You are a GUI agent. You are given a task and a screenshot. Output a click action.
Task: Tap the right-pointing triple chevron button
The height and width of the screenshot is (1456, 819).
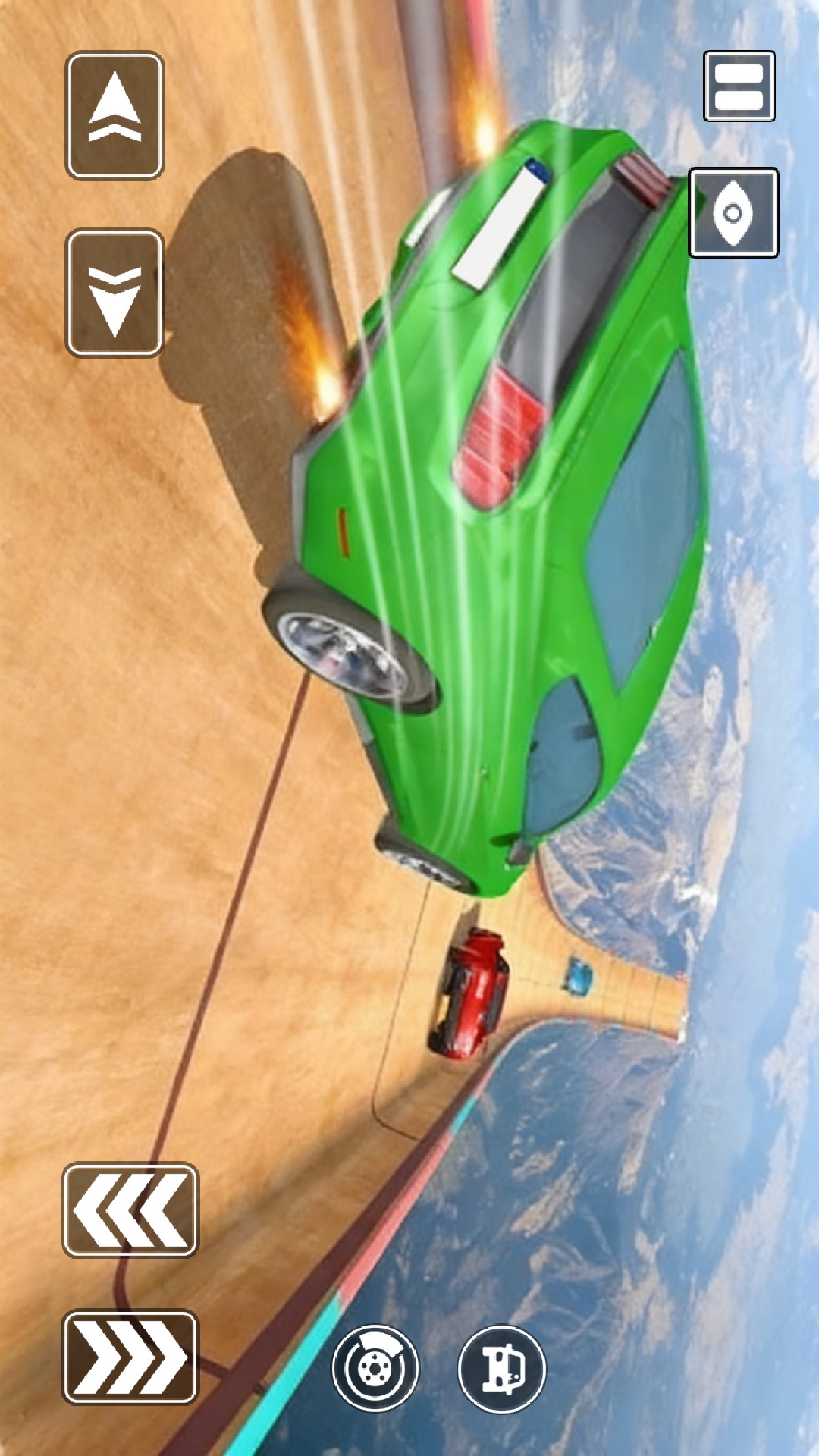point(130,1358)
